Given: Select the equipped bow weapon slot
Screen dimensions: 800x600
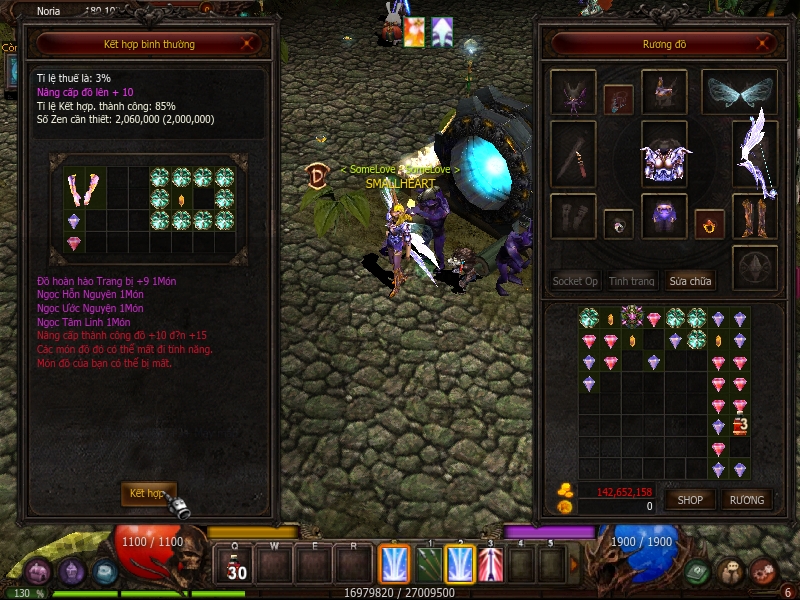Looking at the screenshot, I should point(755,153).
